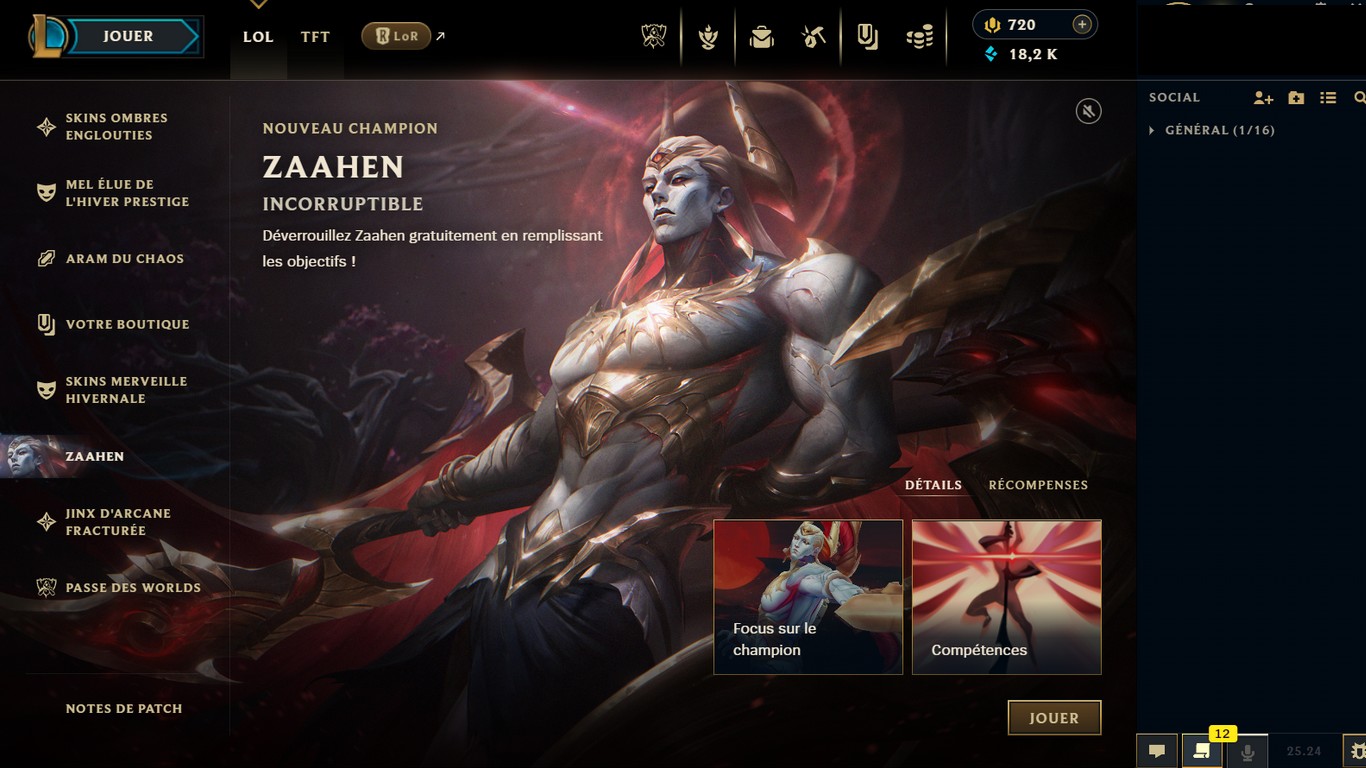The image size is (1366, 768).
Task: Choose Votre Boutique in the sidebar
Action: coord(127,325)
